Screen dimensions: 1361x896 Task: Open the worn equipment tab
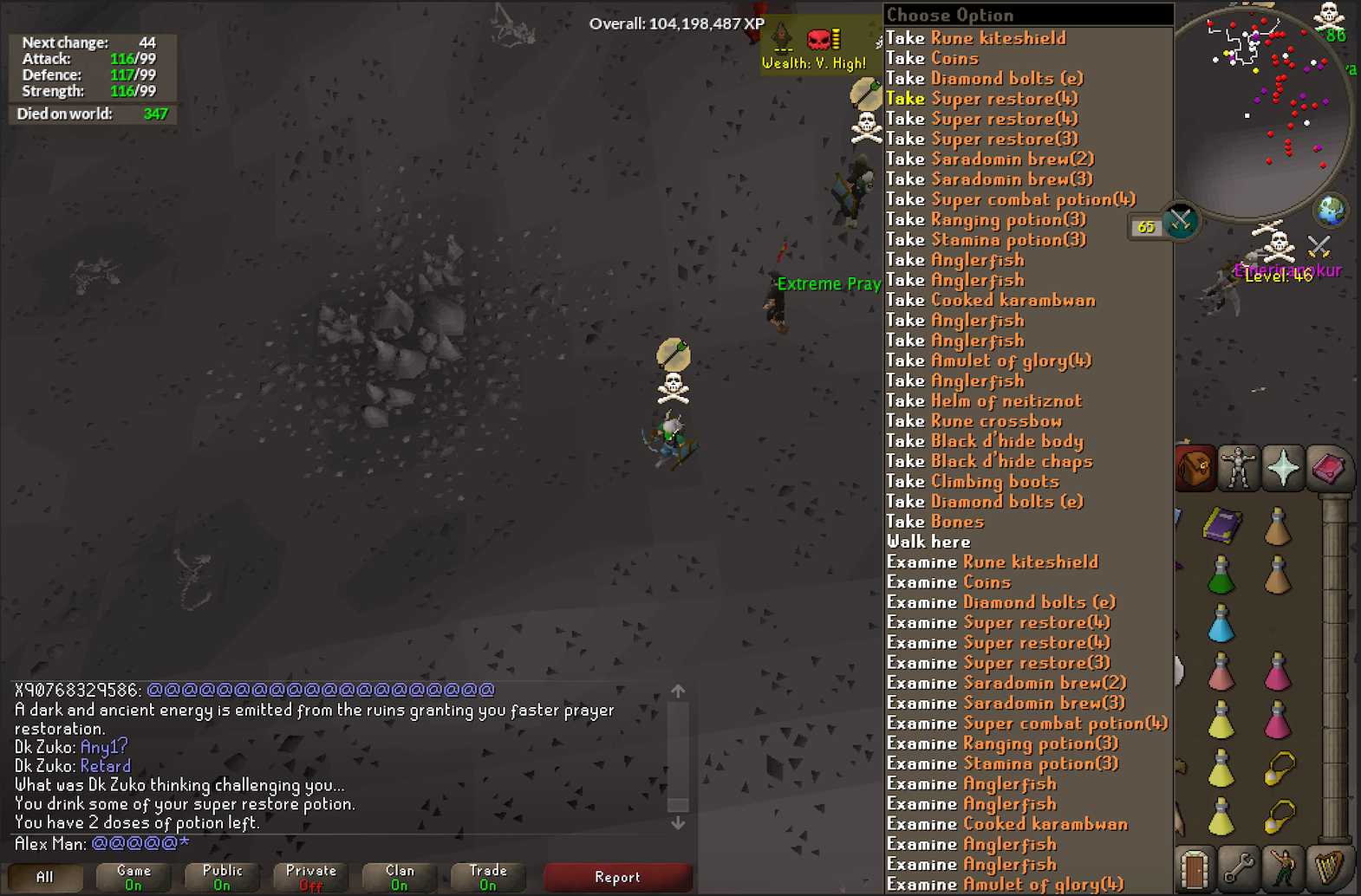coord(1238,468)
